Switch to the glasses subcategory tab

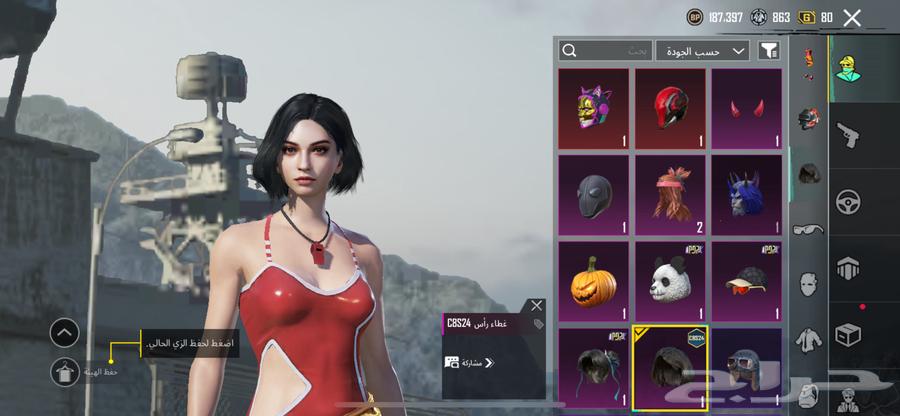click(x=808, y=229)
